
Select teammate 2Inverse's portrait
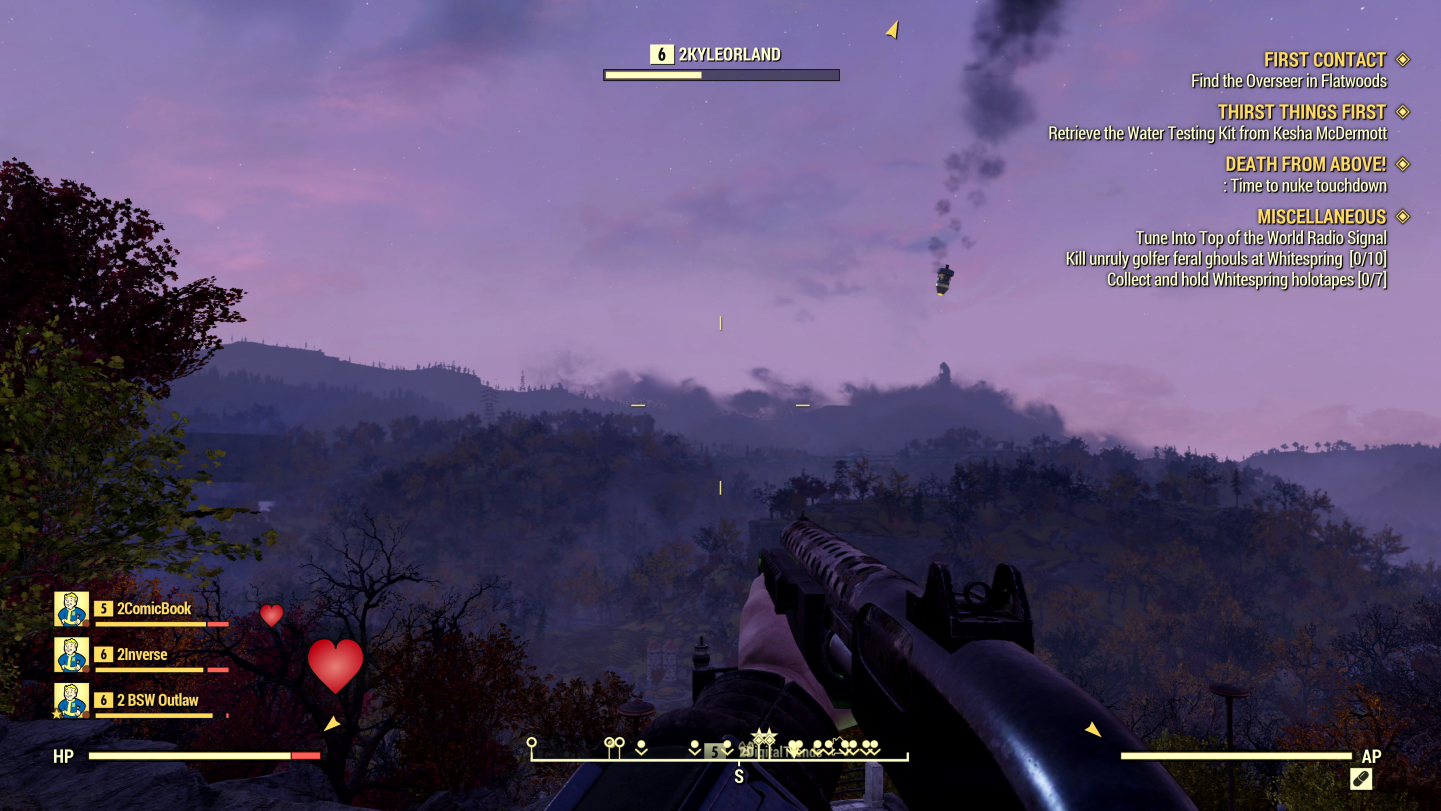tap(72, 655)
